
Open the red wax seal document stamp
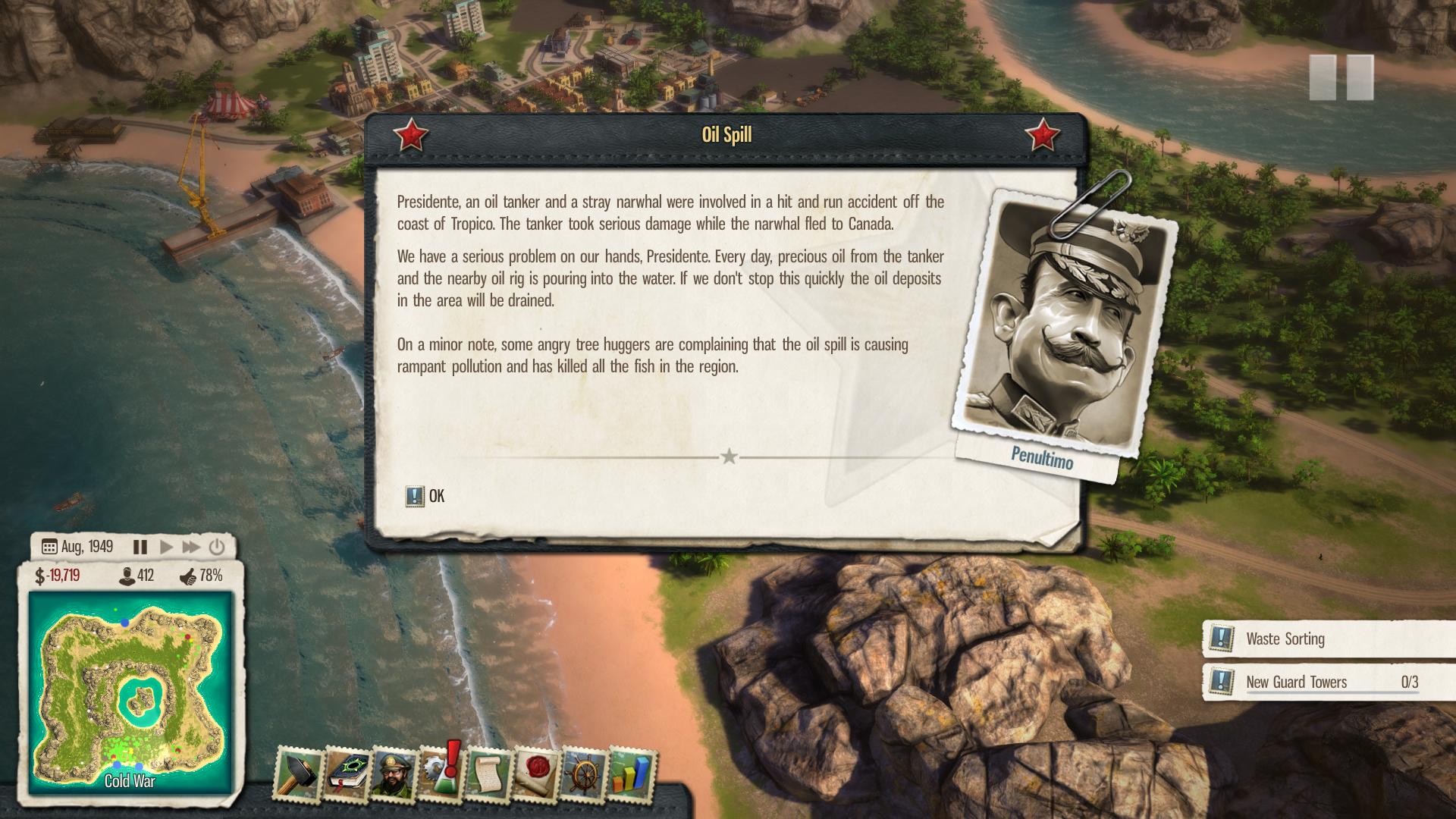pyautogui.click(x=536, y=775)
